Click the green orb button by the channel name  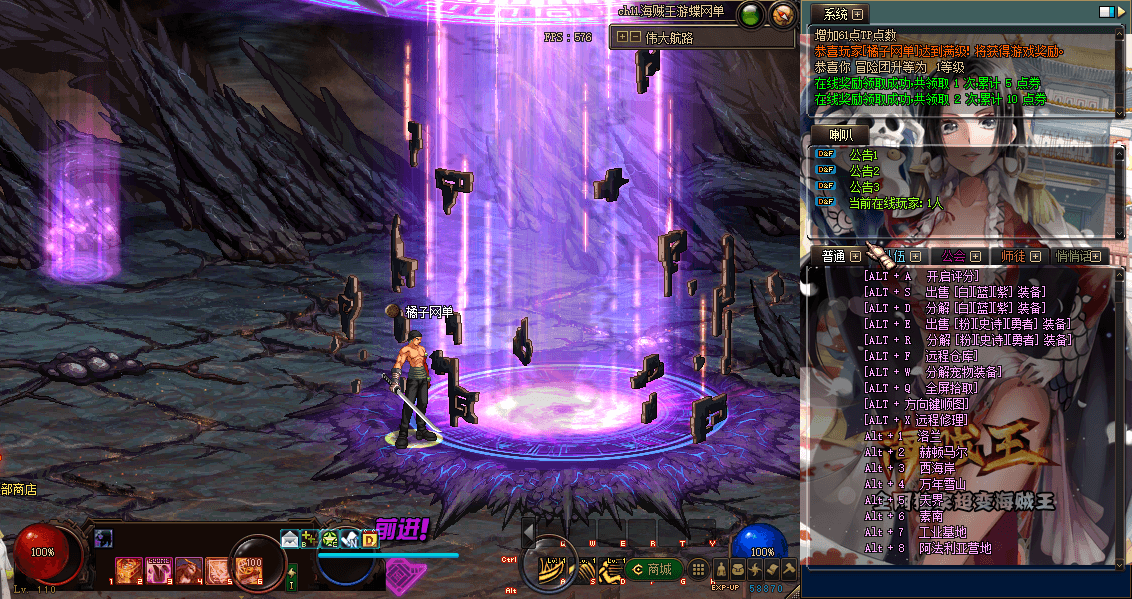(750, 14)
